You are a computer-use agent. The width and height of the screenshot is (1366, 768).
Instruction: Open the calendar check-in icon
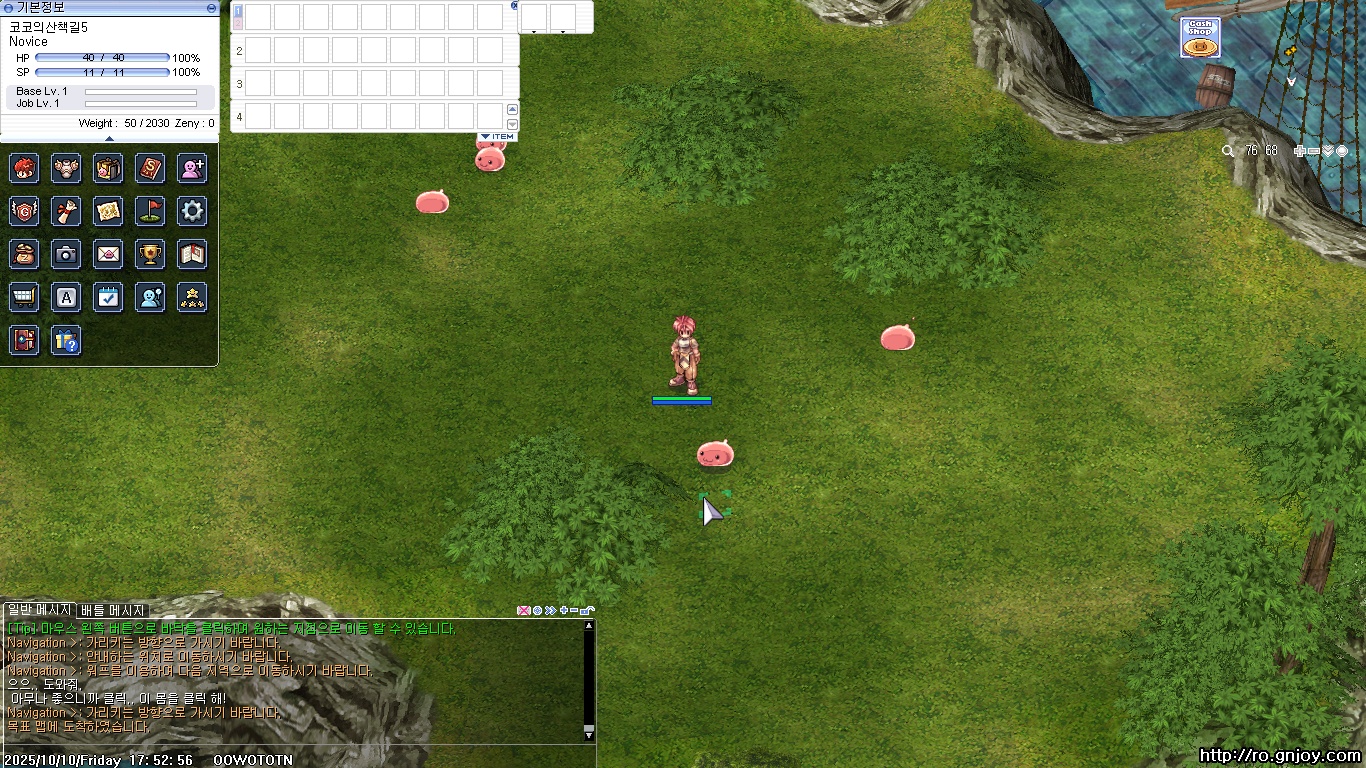108,297
